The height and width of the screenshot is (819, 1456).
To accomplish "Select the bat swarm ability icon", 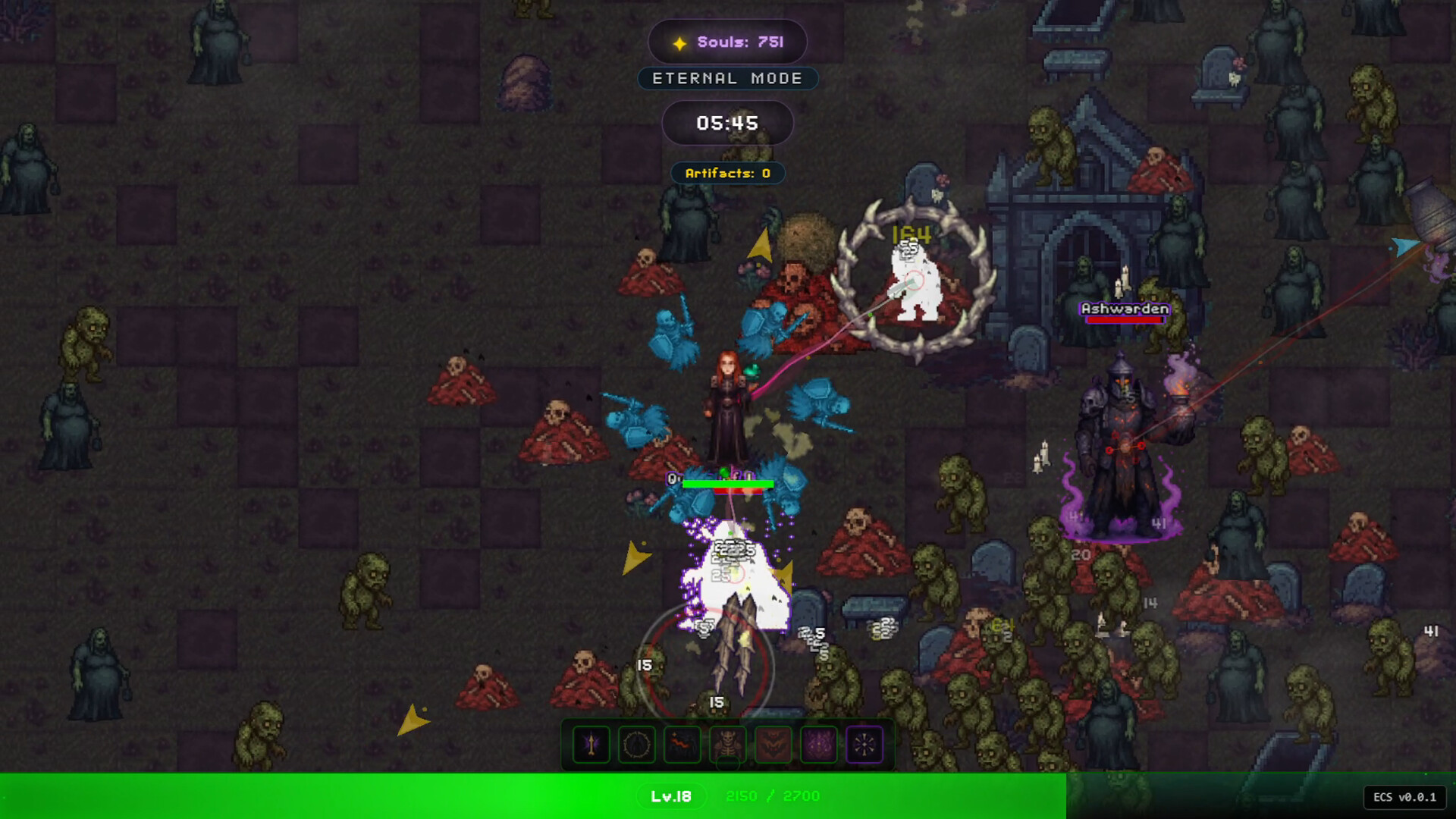I will pyautogui.click(x=772, y=745).
